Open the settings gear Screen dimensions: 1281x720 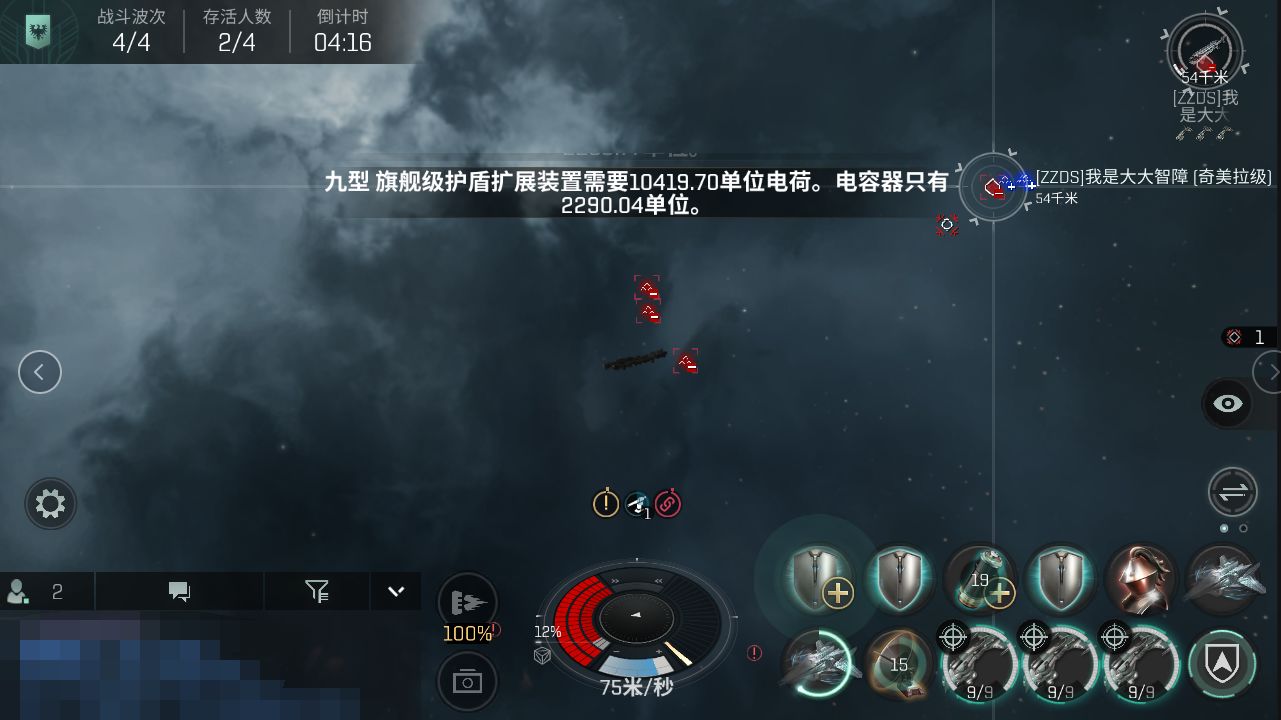49,504
